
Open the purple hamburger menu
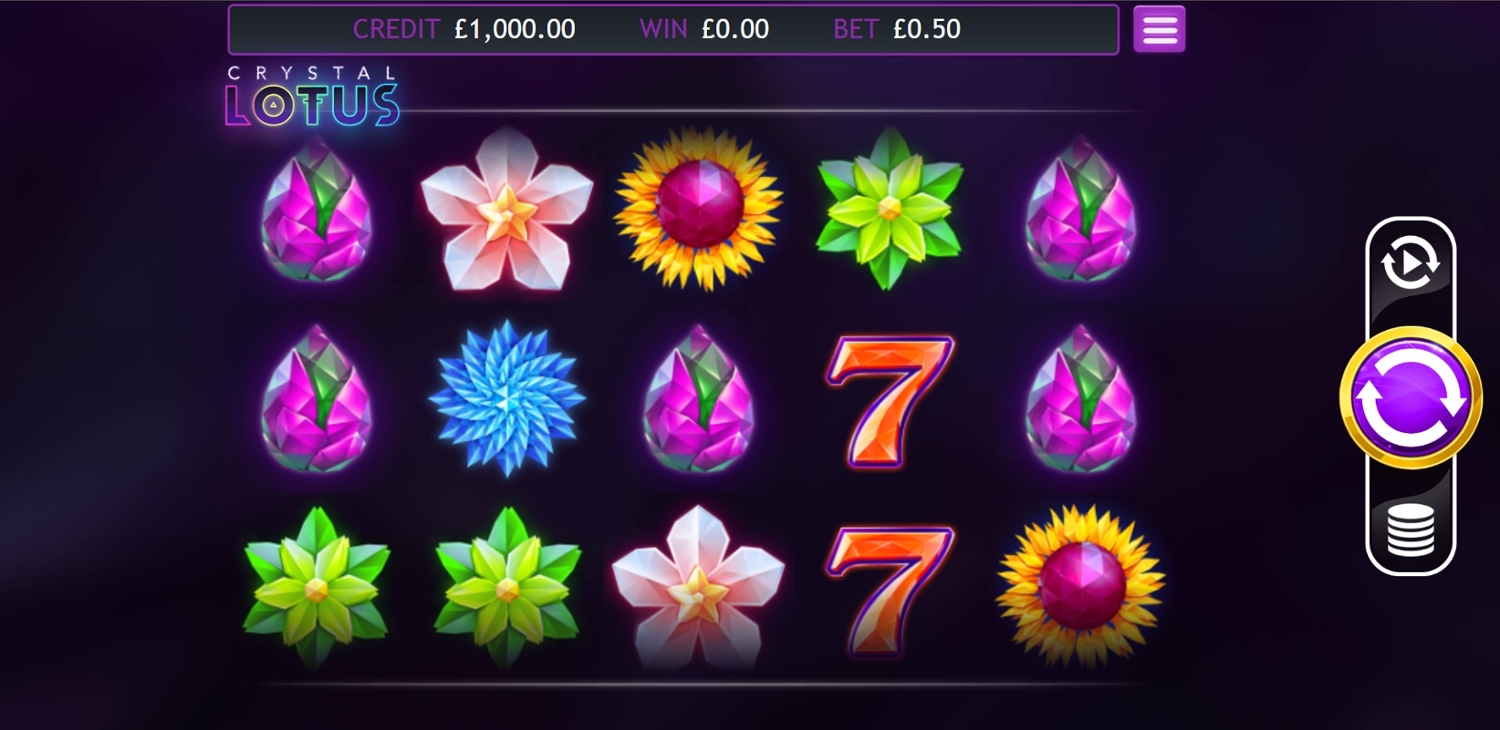click(1159, 29)
